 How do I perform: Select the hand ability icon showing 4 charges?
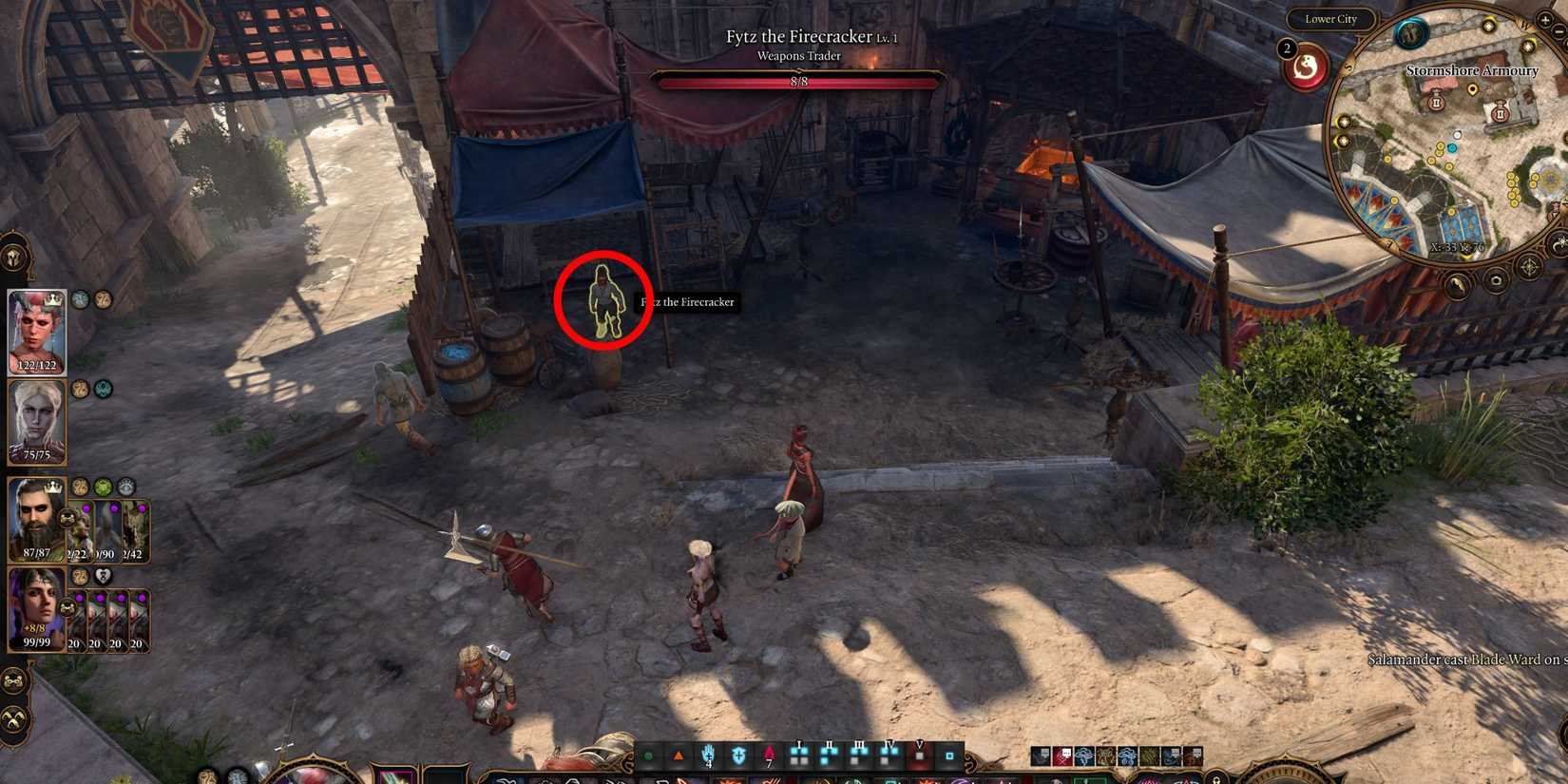(x=709, y=755)
